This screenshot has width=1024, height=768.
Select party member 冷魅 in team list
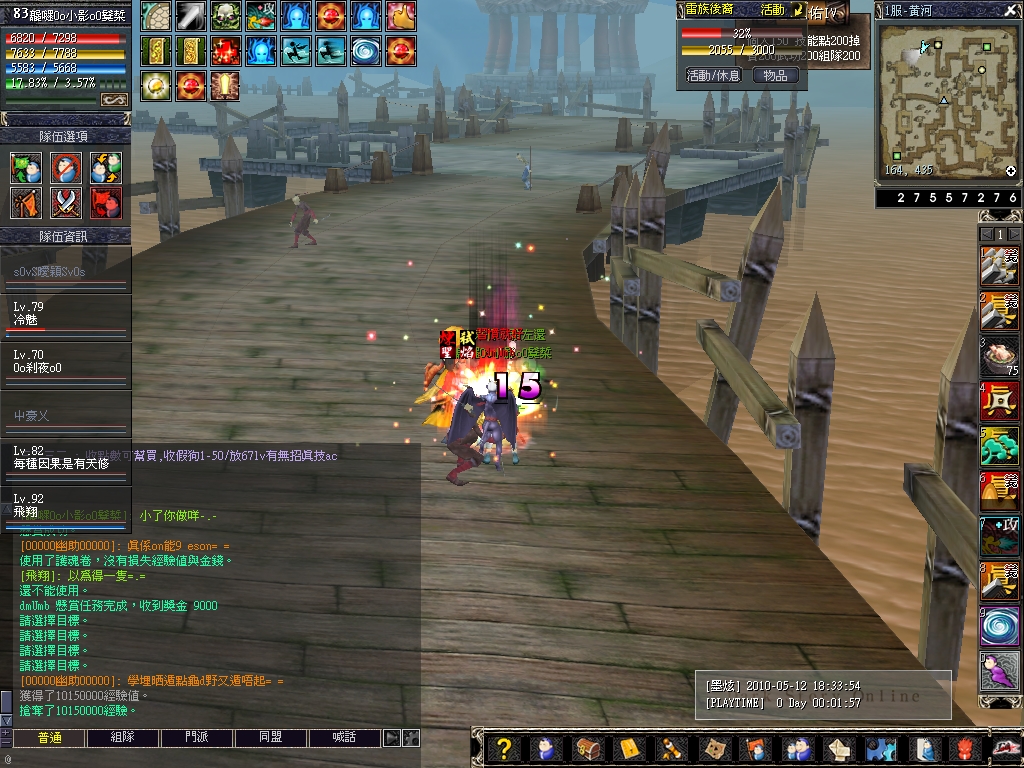[65, 314]
